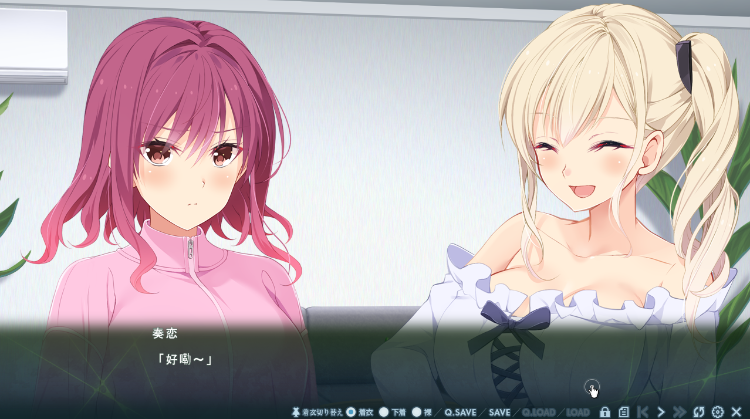Viewport: 750px width, 419px height.
Task: Click the circular arrows replay icon
Action: (699, 411)
